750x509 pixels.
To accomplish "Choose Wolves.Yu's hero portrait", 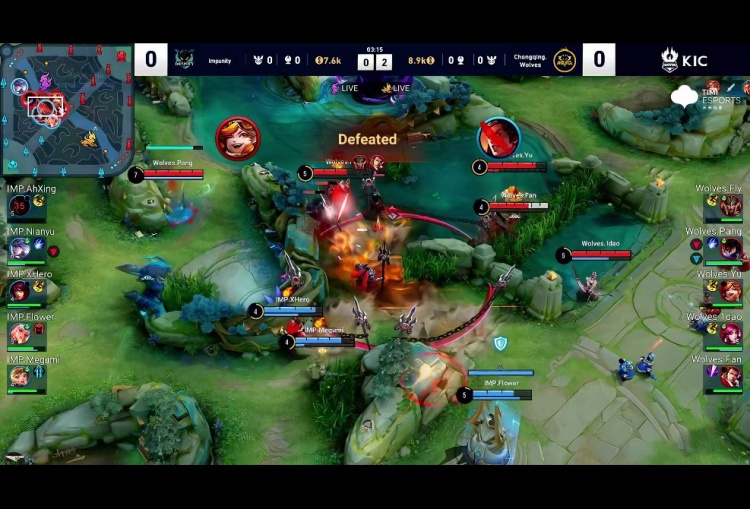I will pyautogui.click(x=731, y=291).
